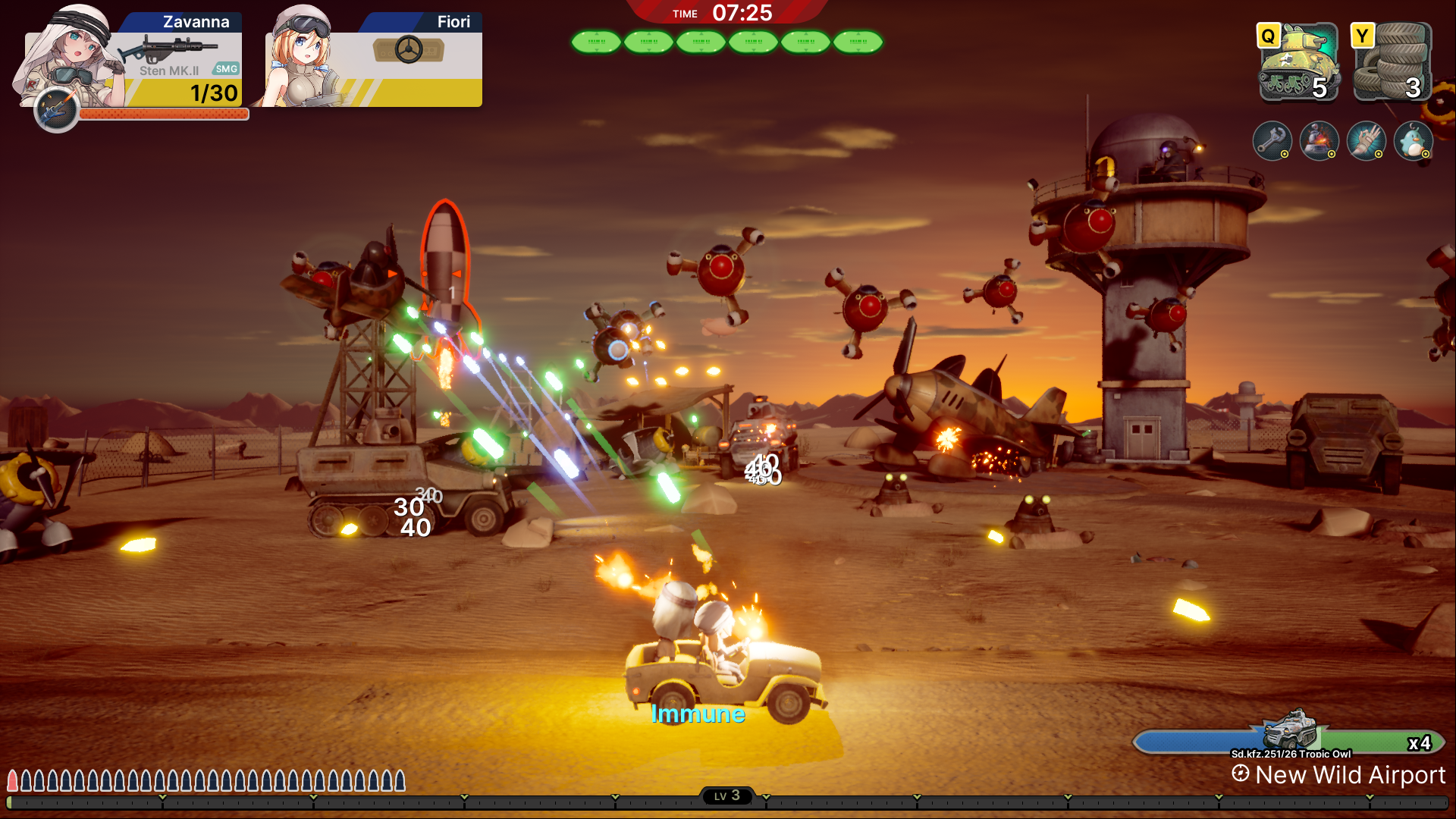Select Zavanna's character portrait
This screenshot has width=1456, height=819.
coord(72,57)
